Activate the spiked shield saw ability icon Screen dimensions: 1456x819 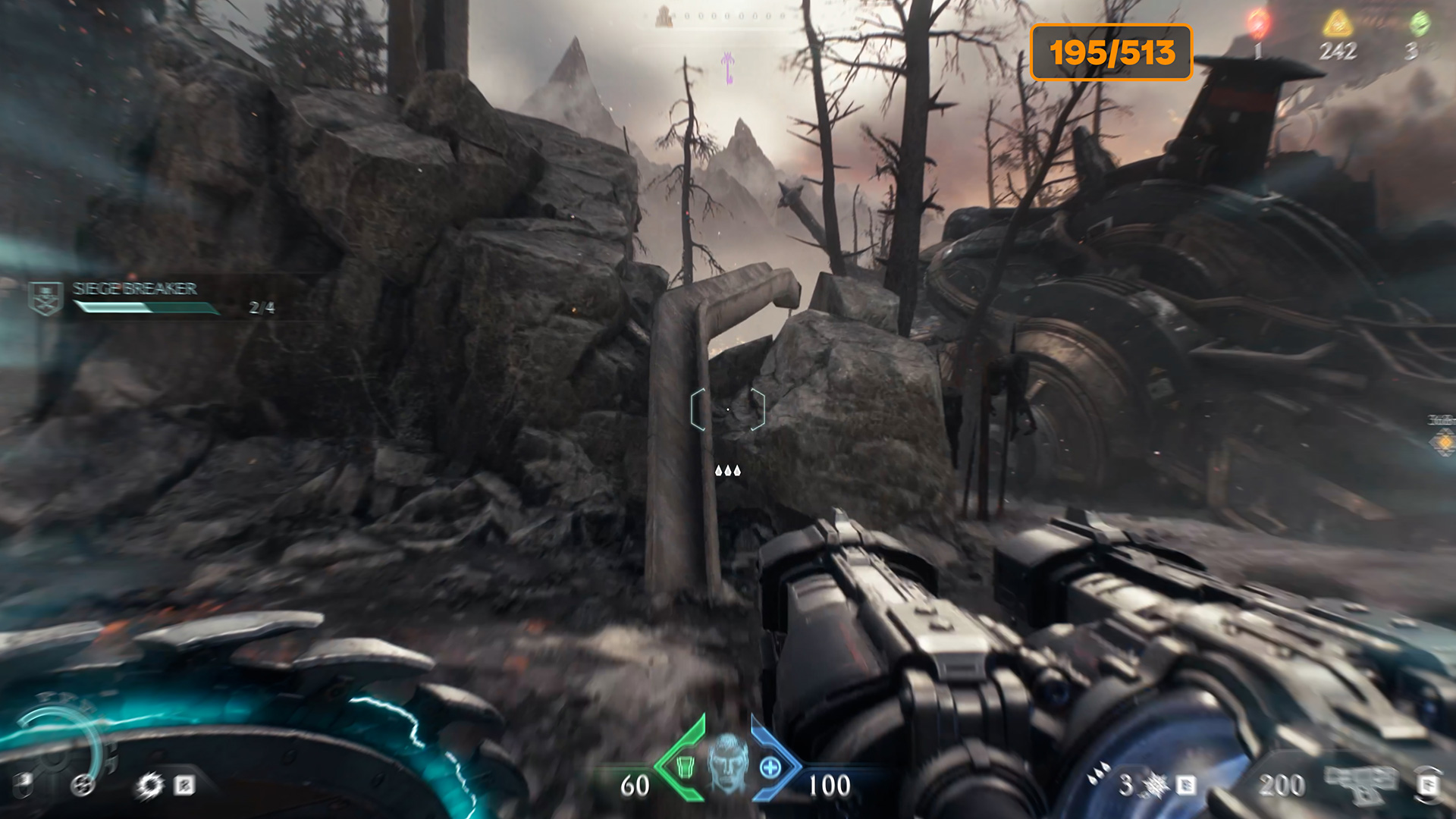coord(149,786)
